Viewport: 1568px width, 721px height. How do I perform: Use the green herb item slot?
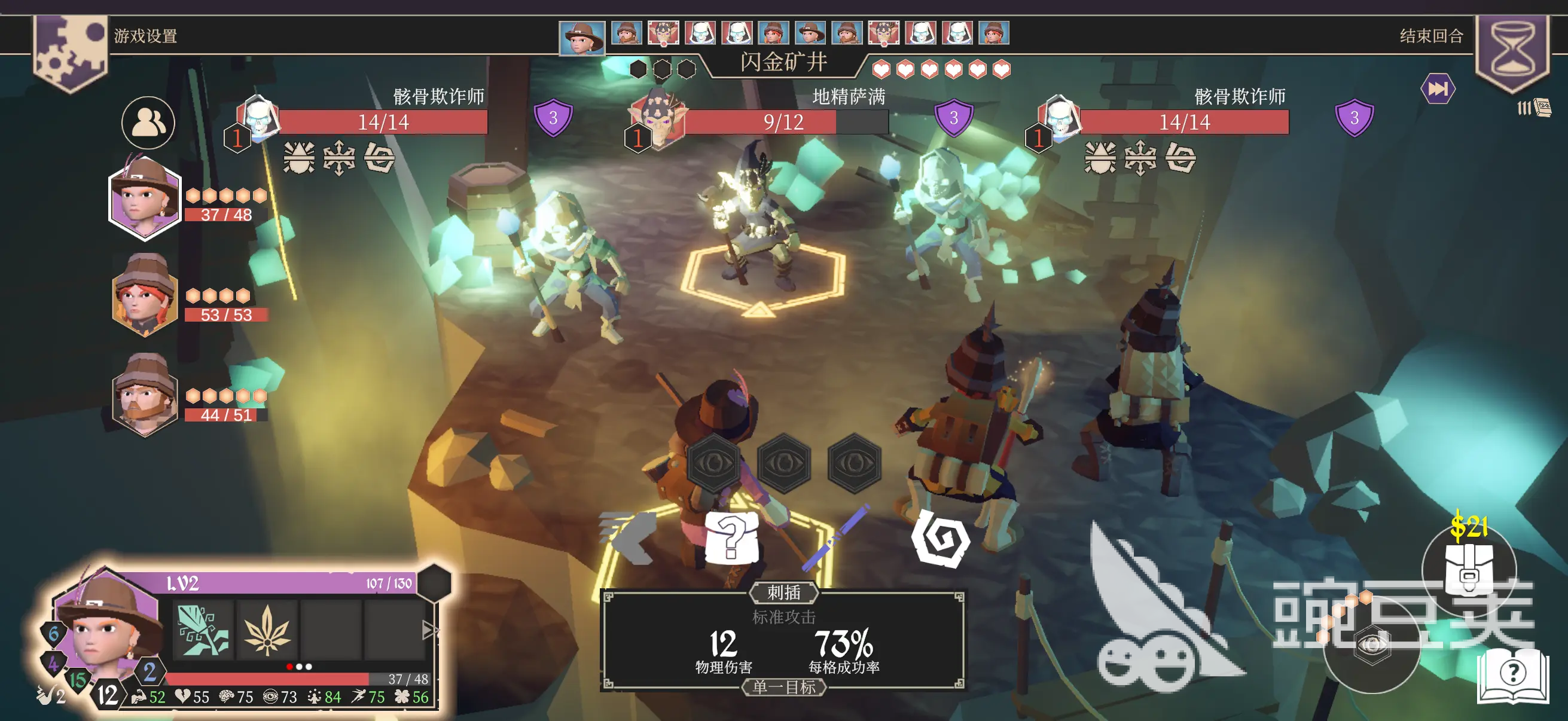point(203,629)
